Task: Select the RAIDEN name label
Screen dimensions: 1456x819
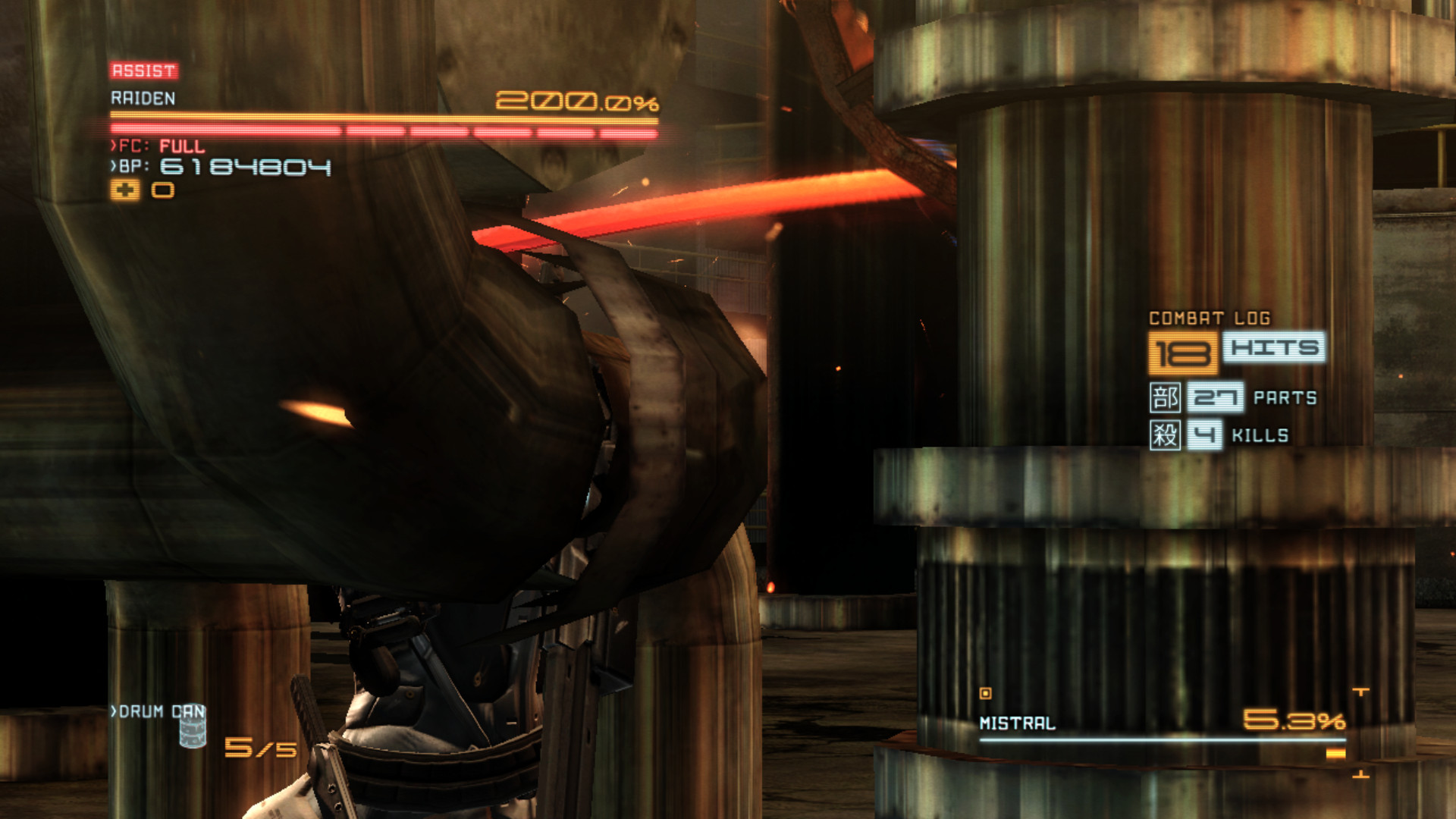Action: (x=142, y=97)
